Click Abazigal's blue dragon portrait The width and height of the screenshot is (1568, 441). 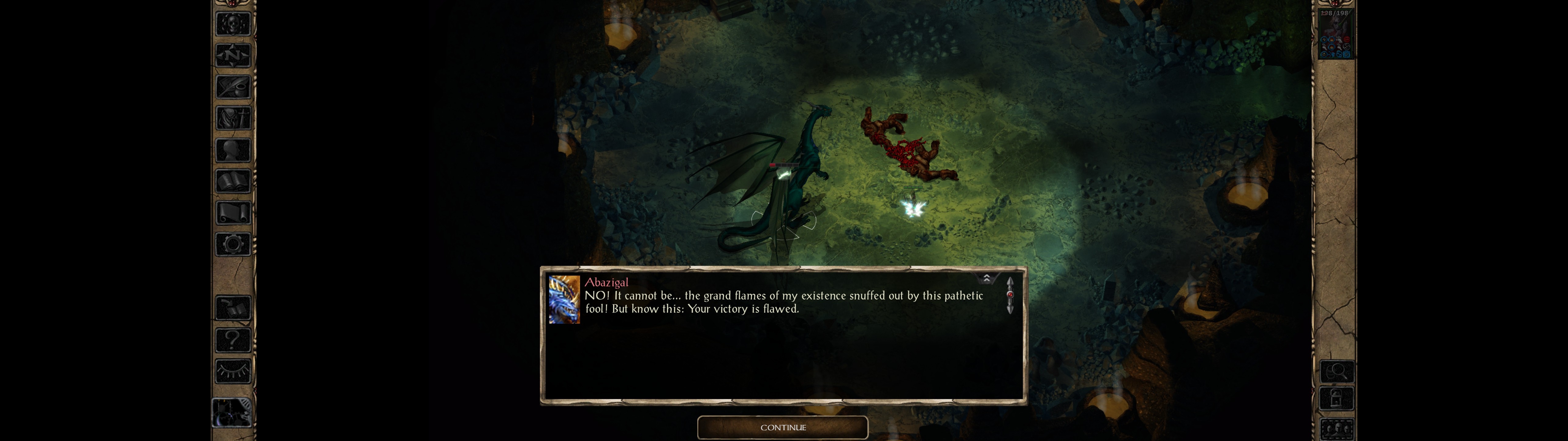[563, 300]
